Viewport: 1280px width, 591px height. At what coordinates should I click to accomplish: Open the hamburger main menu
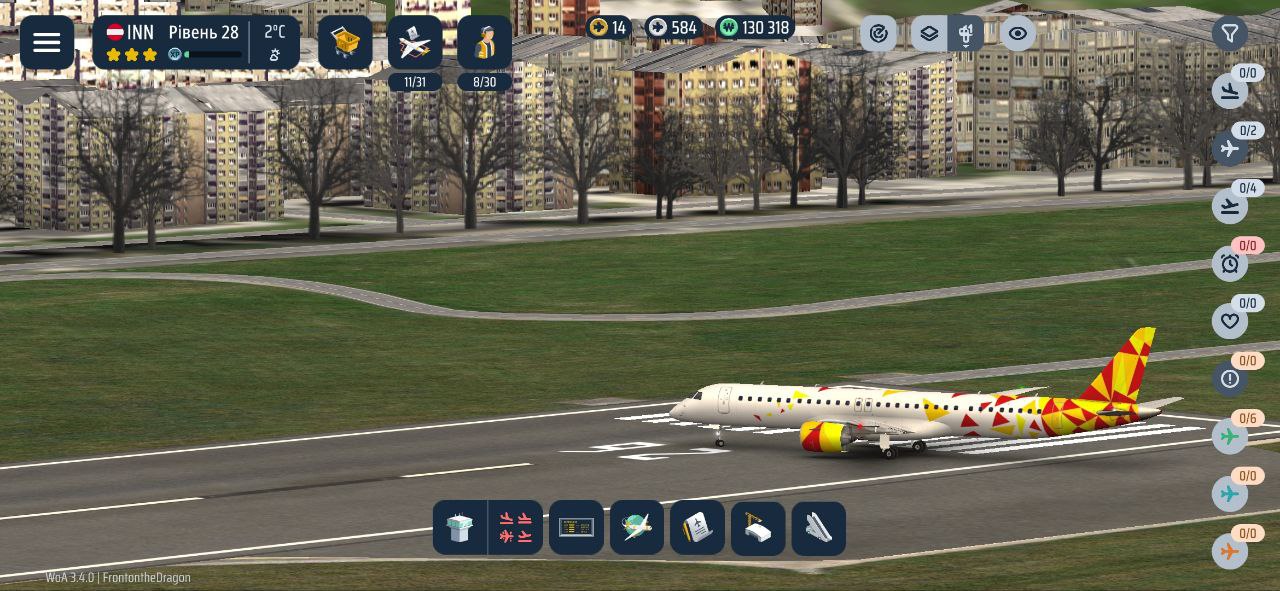47,43
